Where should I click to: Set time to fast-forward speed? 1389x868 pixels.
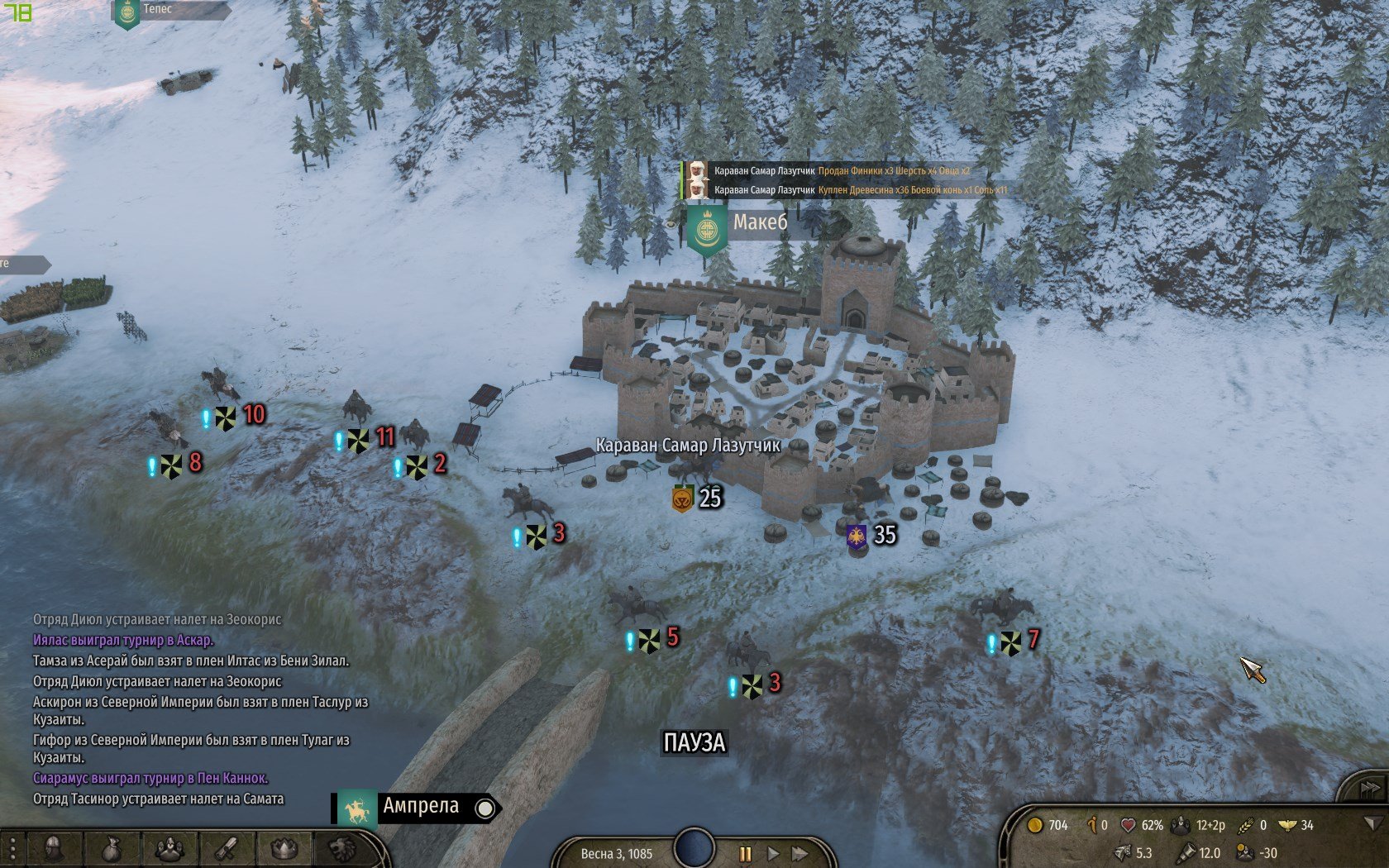coord(800,854)
